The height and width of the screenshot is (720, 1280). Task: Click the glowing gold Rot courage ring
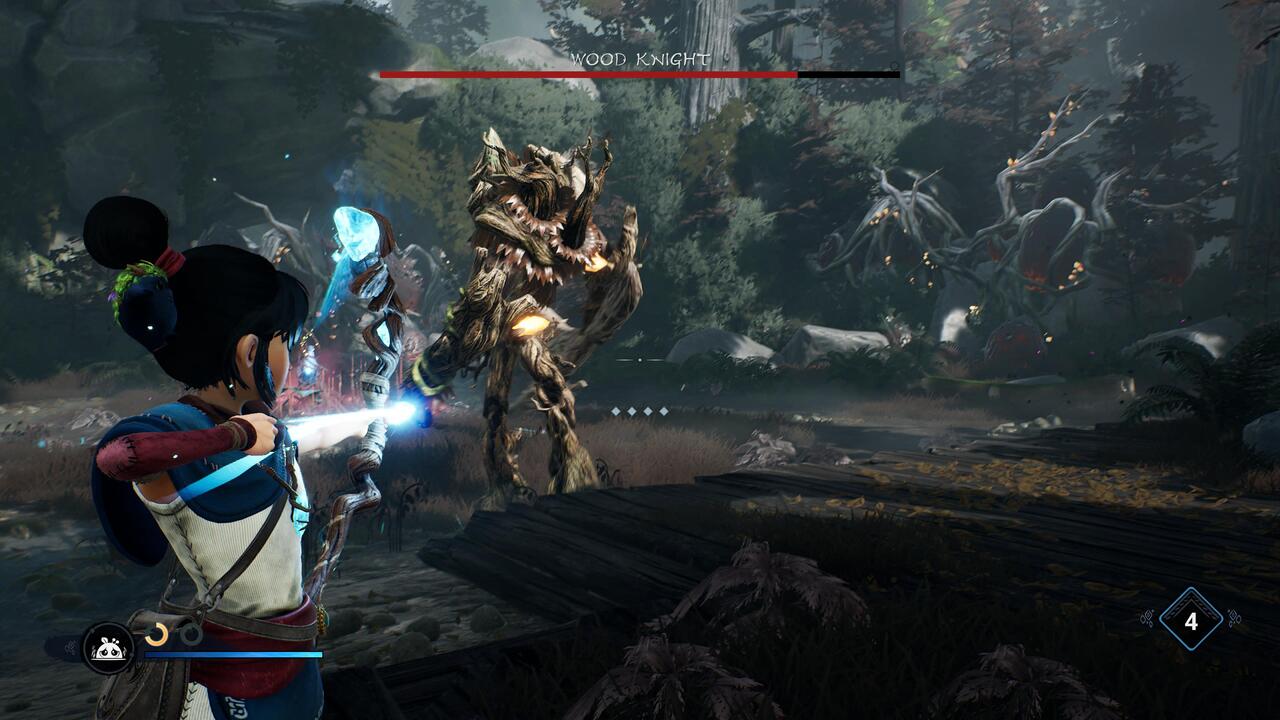coord(157,633)
